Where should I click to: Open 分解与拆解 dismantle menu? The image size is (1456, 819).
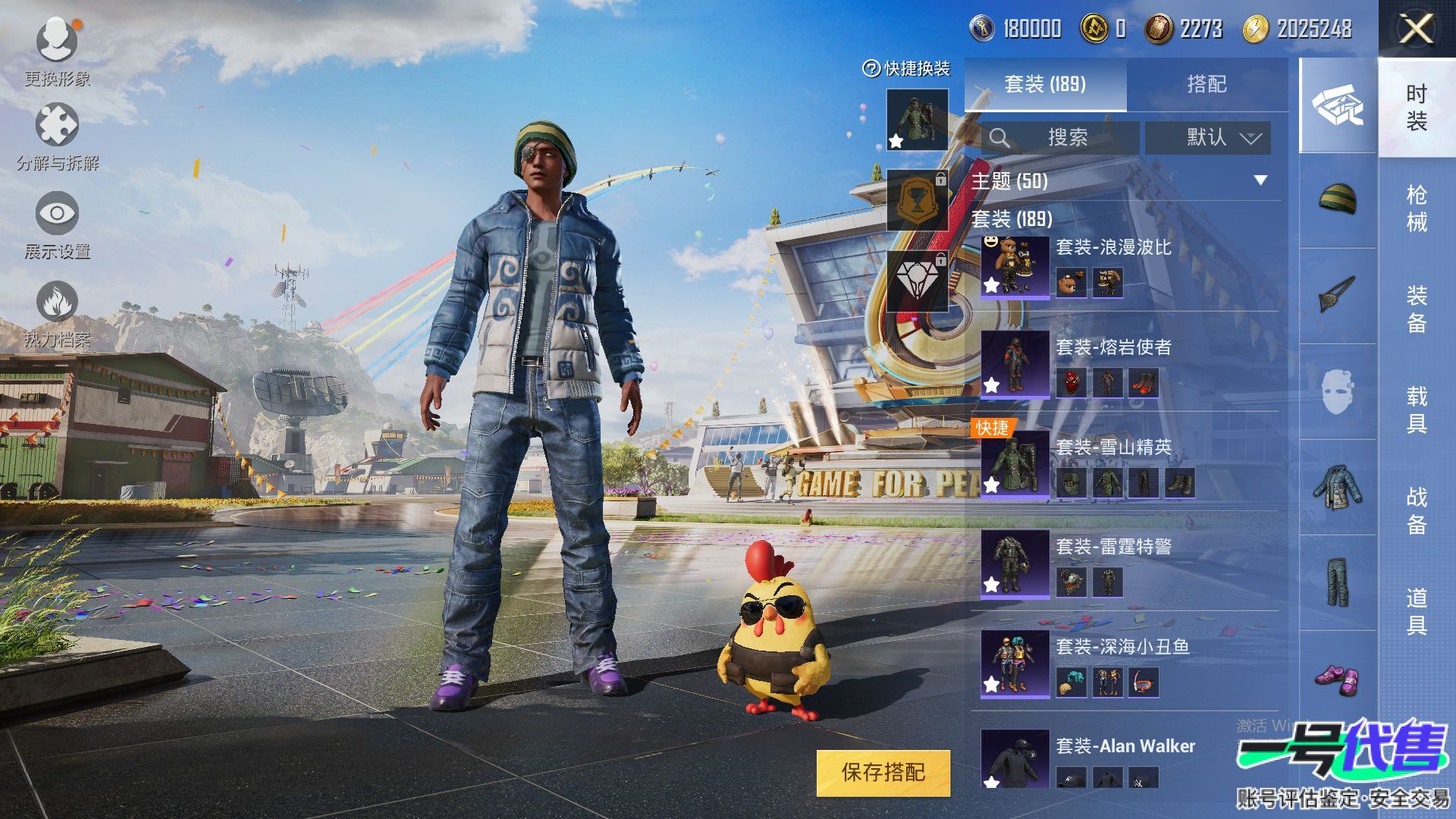coord(57,136)
